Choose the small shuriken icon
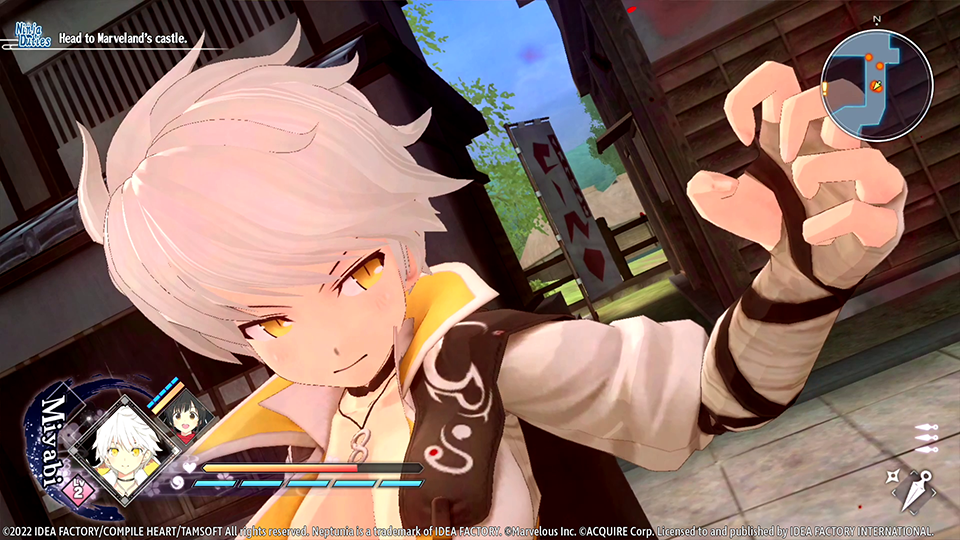The image size is (960, 540). click(897, 478)
